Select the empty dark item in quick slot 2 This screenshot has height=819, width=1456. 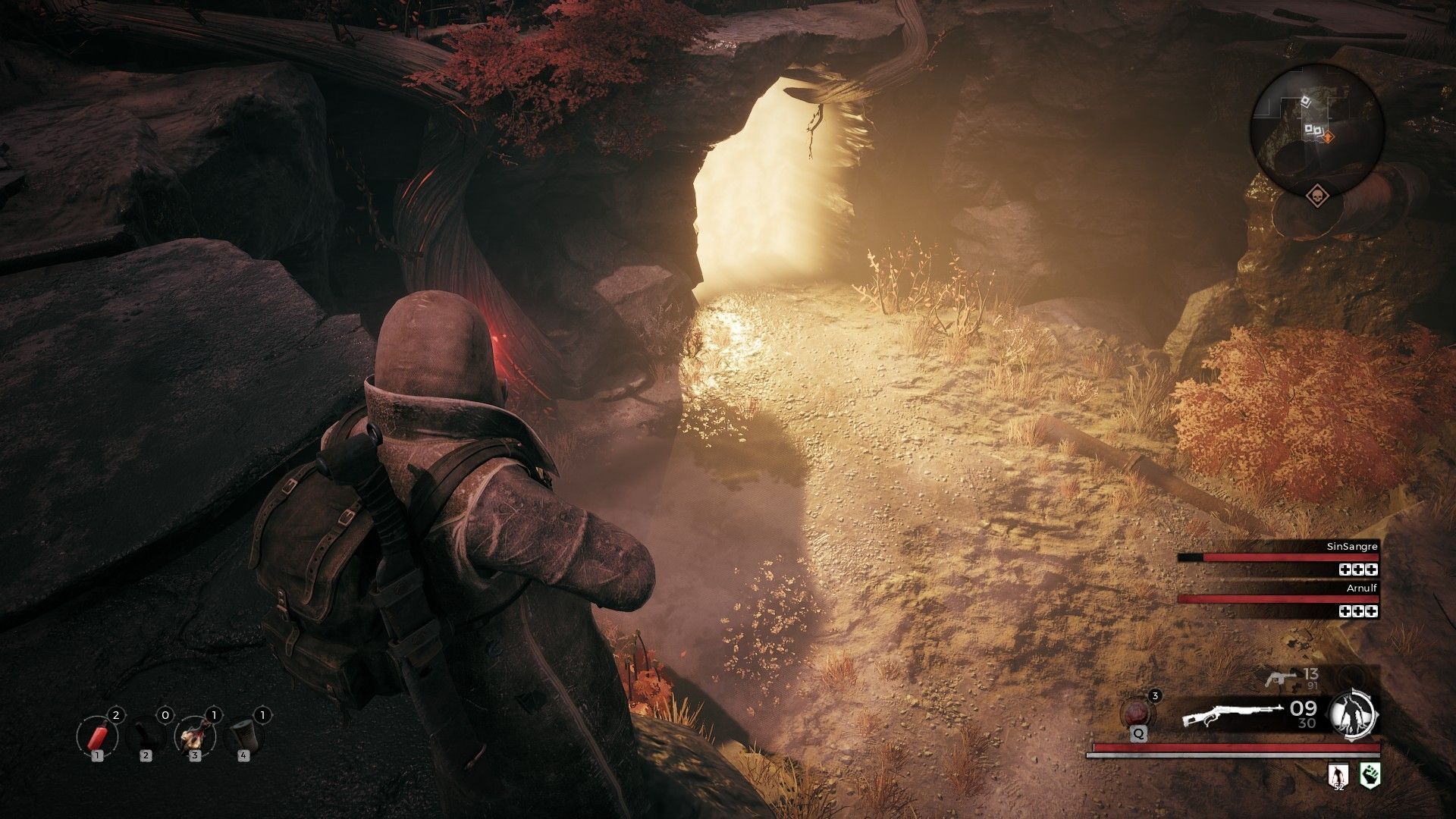click(x=146, y=736)
